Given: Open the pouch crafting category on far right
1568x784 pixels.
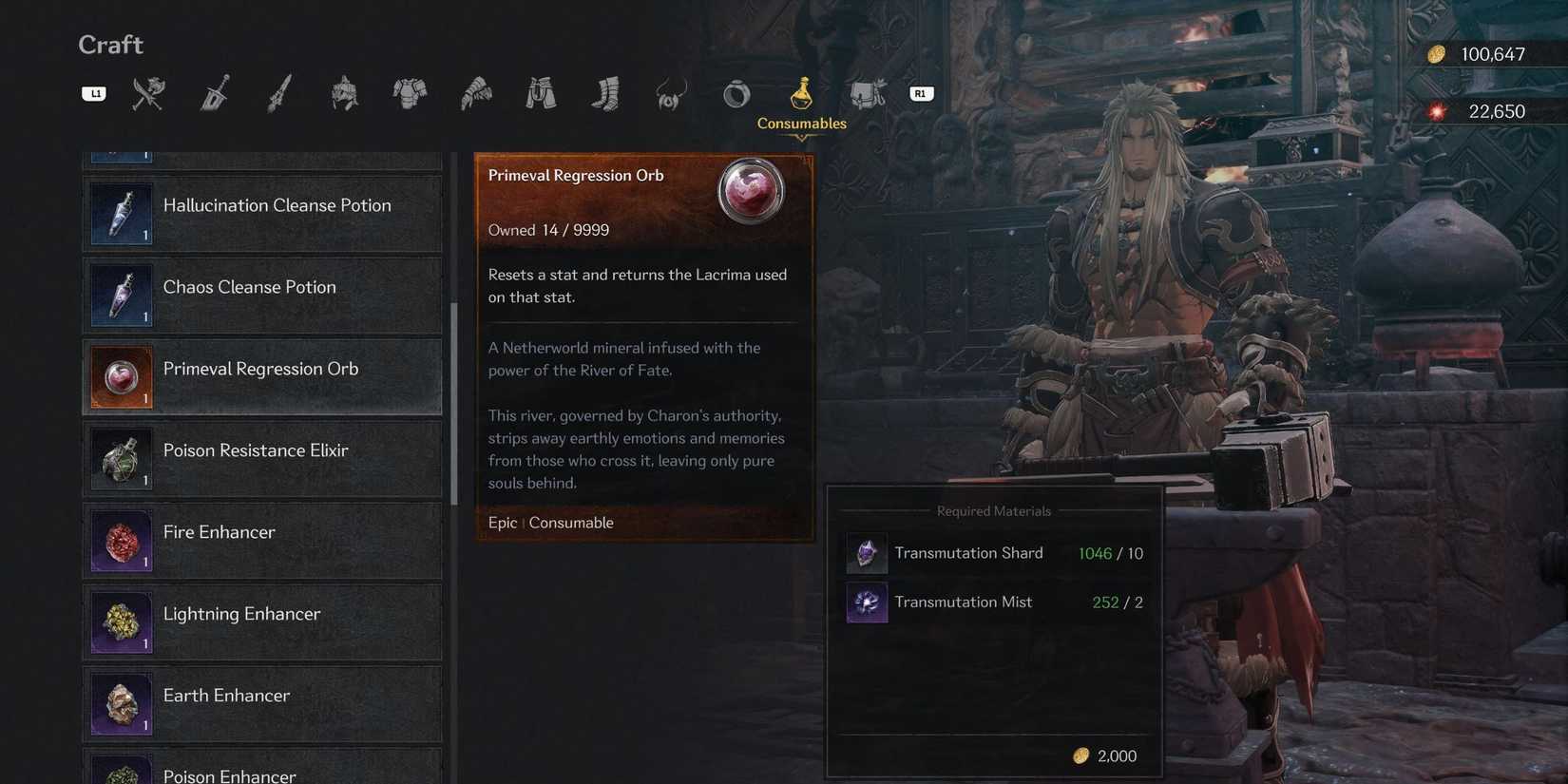Looking at the screenshot, I should click(x=867, y=92).
